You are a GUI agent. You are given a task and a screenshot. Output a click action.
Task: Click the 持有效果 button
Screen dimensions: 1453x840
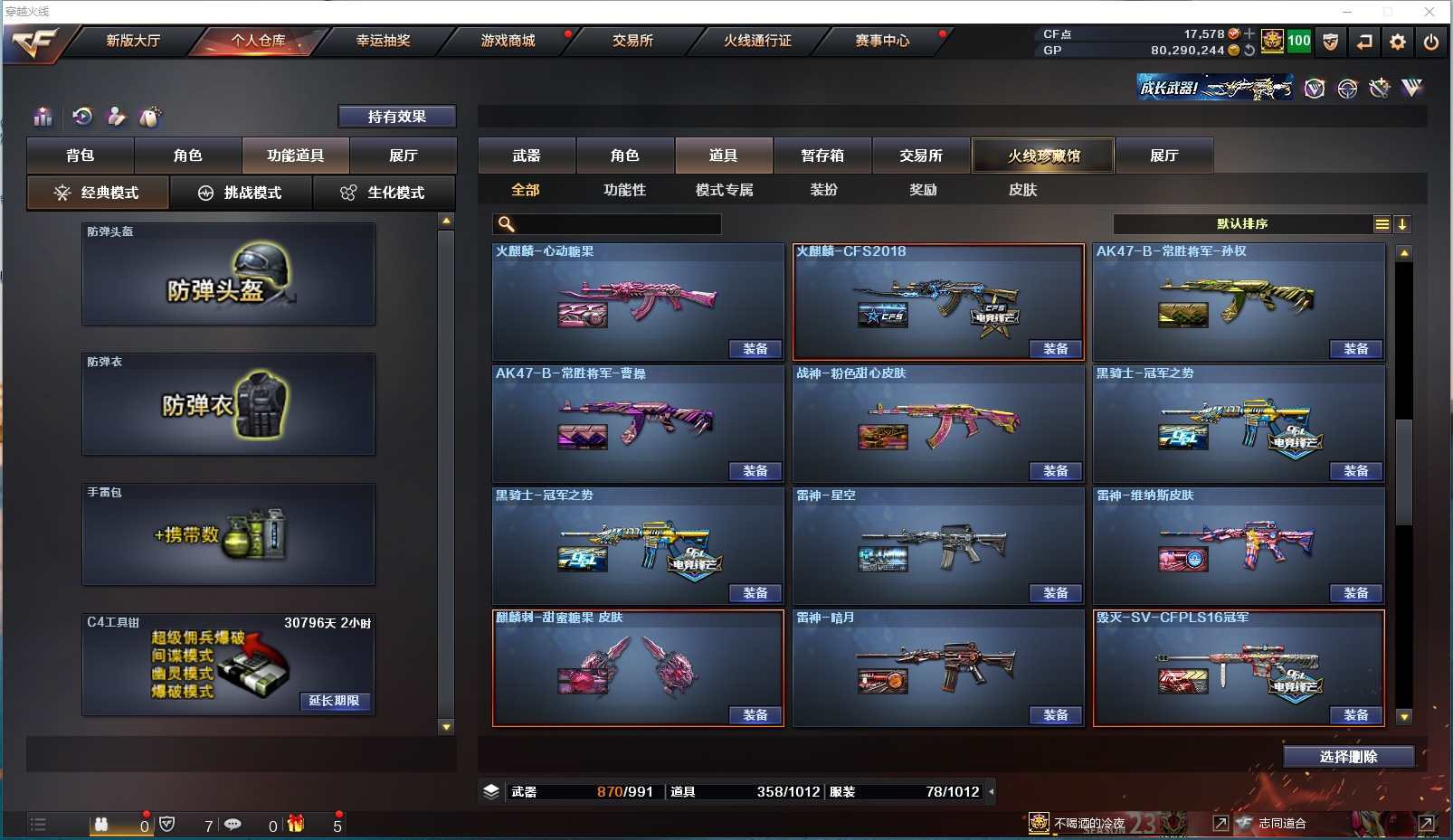[396, 117]
